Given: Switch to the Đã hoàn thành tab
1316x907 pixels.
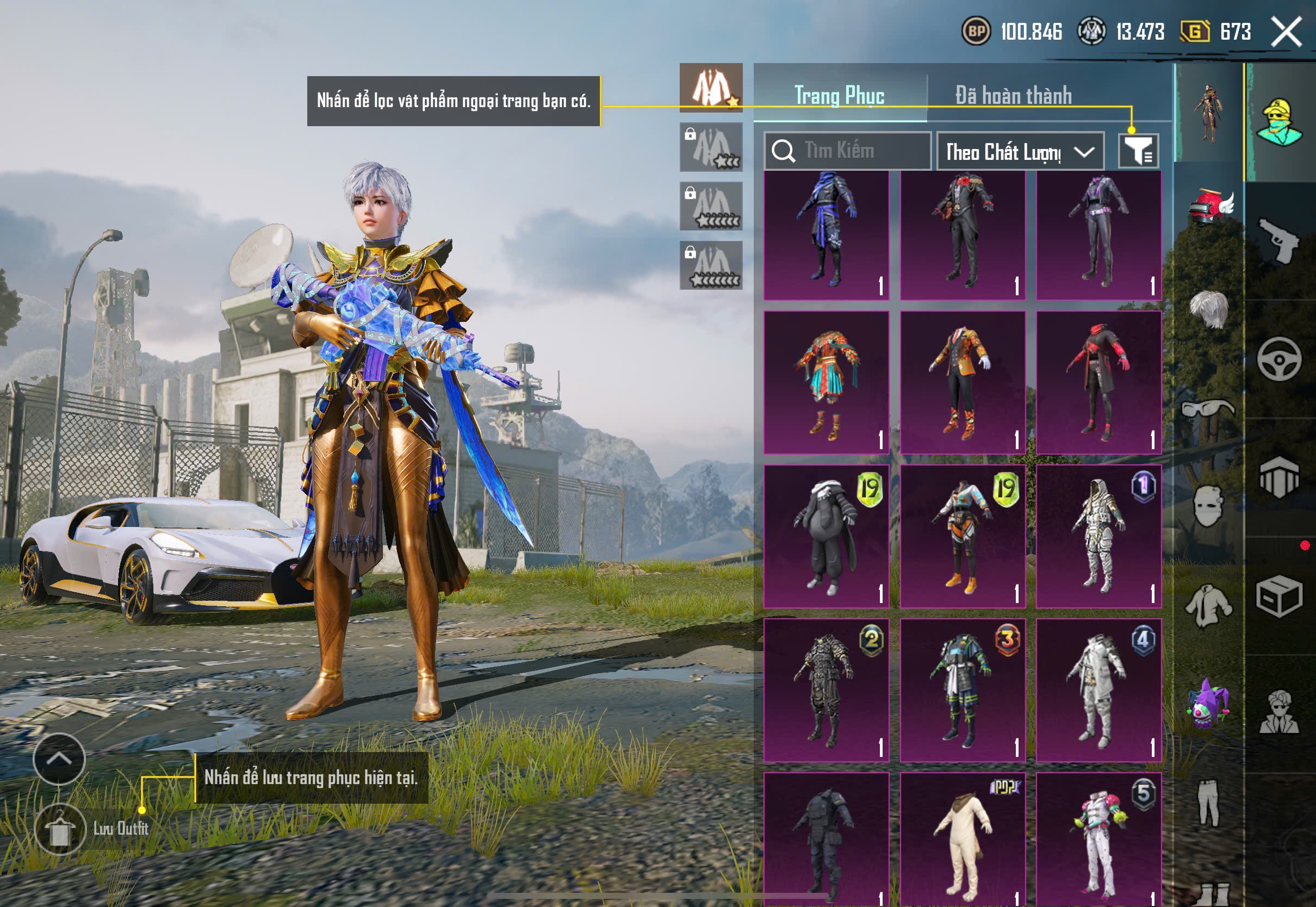Looking at the screenshot, I should (x=1013, y=96).
